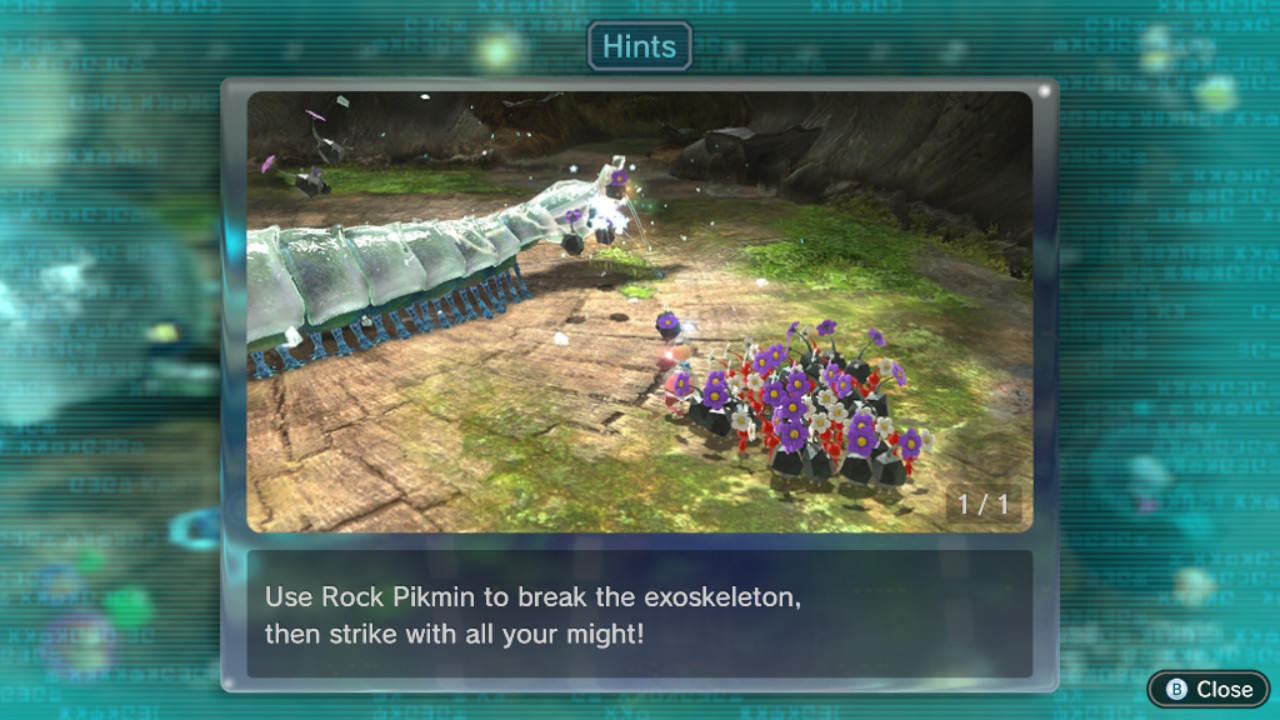
Task: Select the armored creature hint image
Action: (x=639, y=311)
